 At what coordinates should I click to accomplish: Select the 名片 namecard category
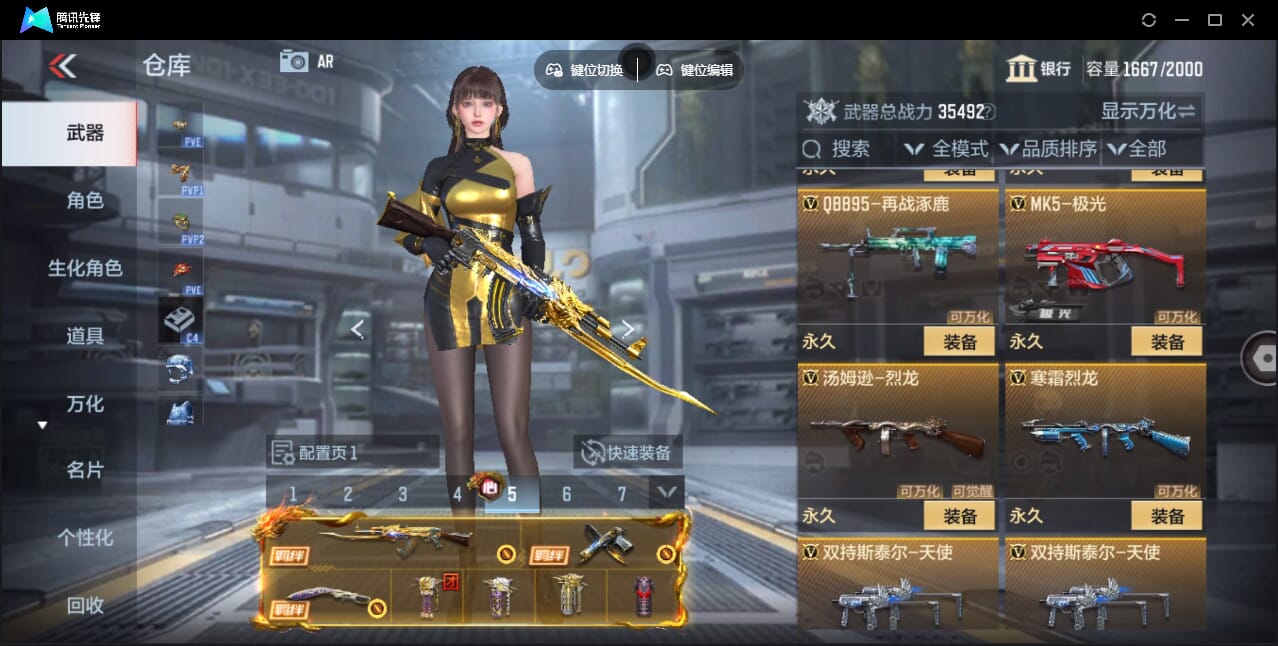point(85,470)
